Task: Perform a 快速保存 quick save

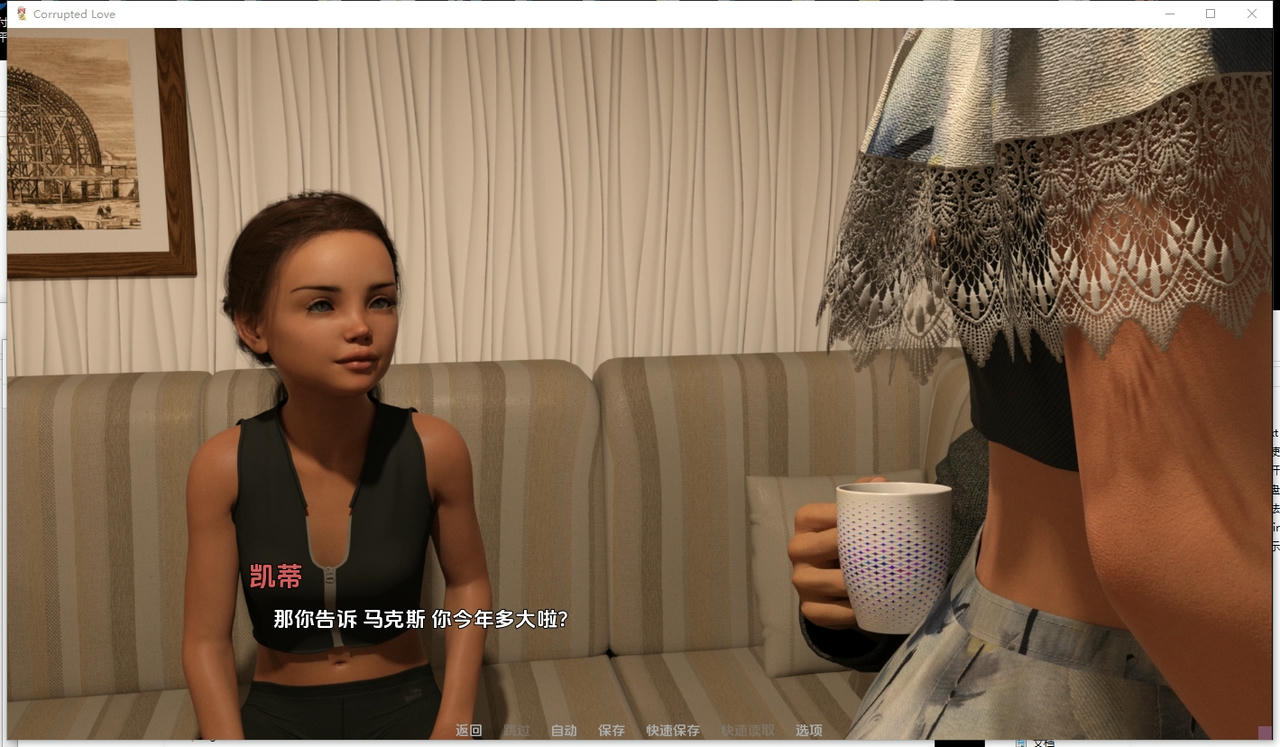Action: coord(672,730)
